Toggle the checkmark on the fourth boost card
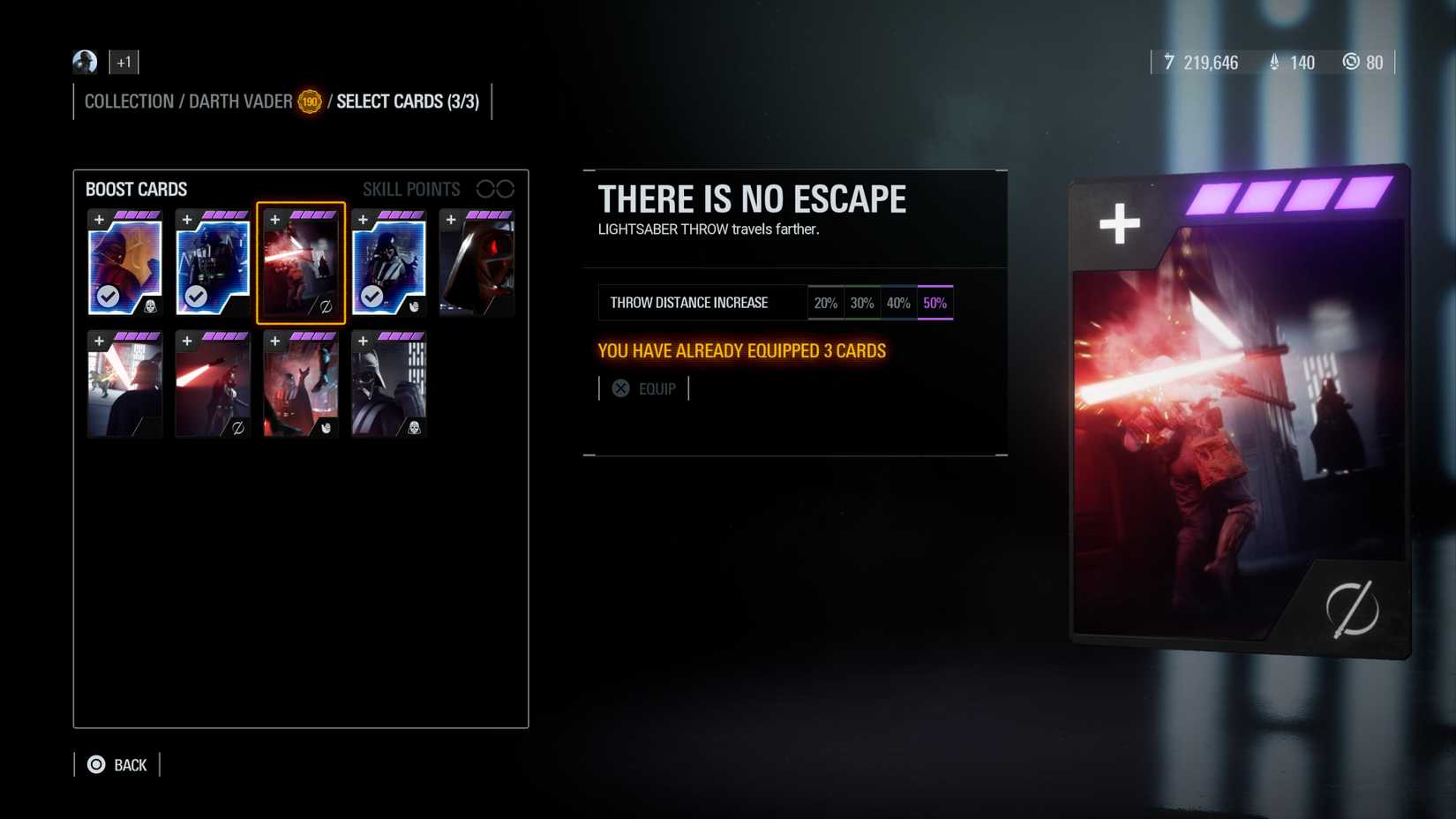Screen dimensions: 1456x819 tap(372, 297)
